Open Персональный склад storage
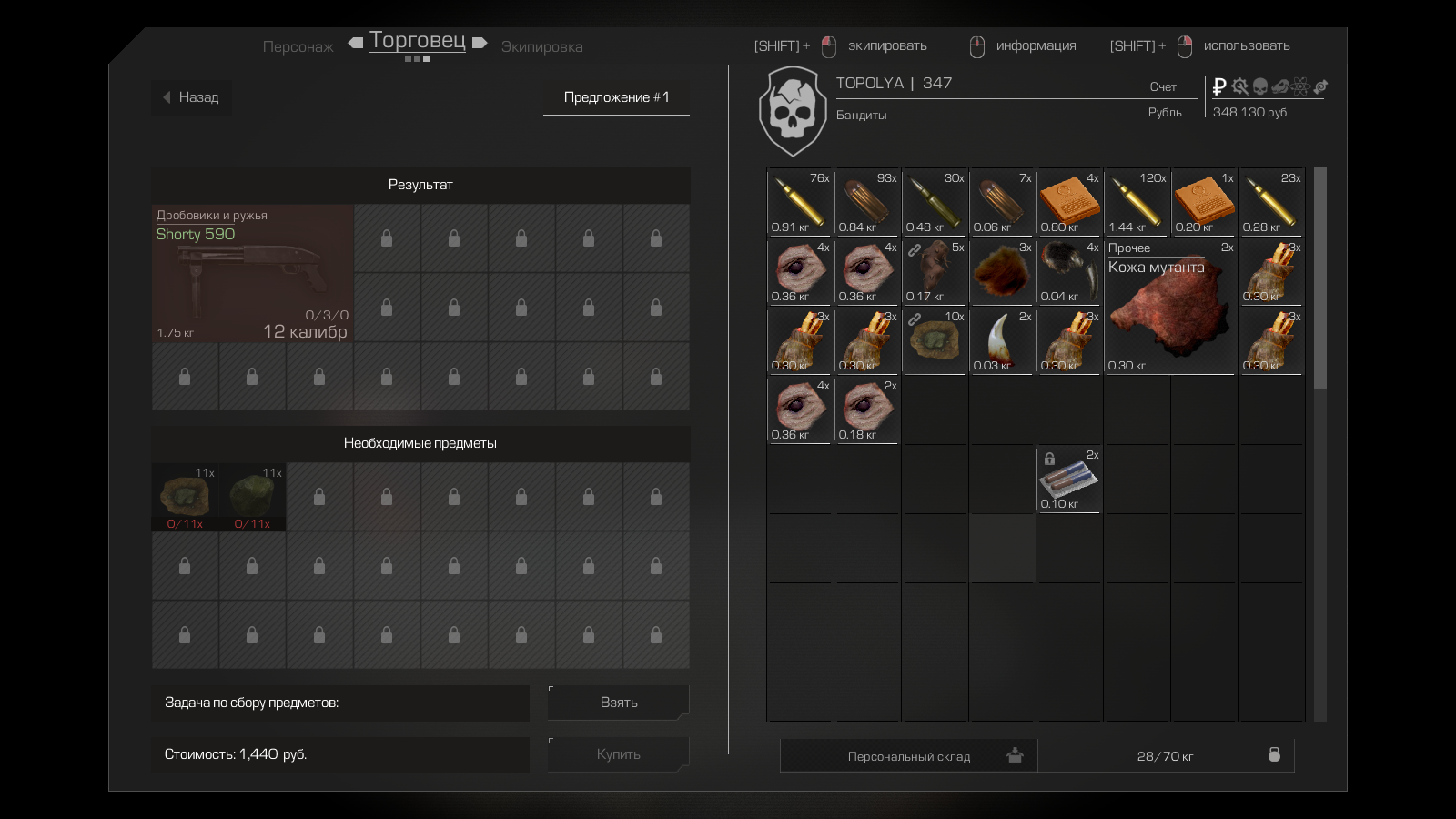1456x819 pixels. [x=908, y=756]
